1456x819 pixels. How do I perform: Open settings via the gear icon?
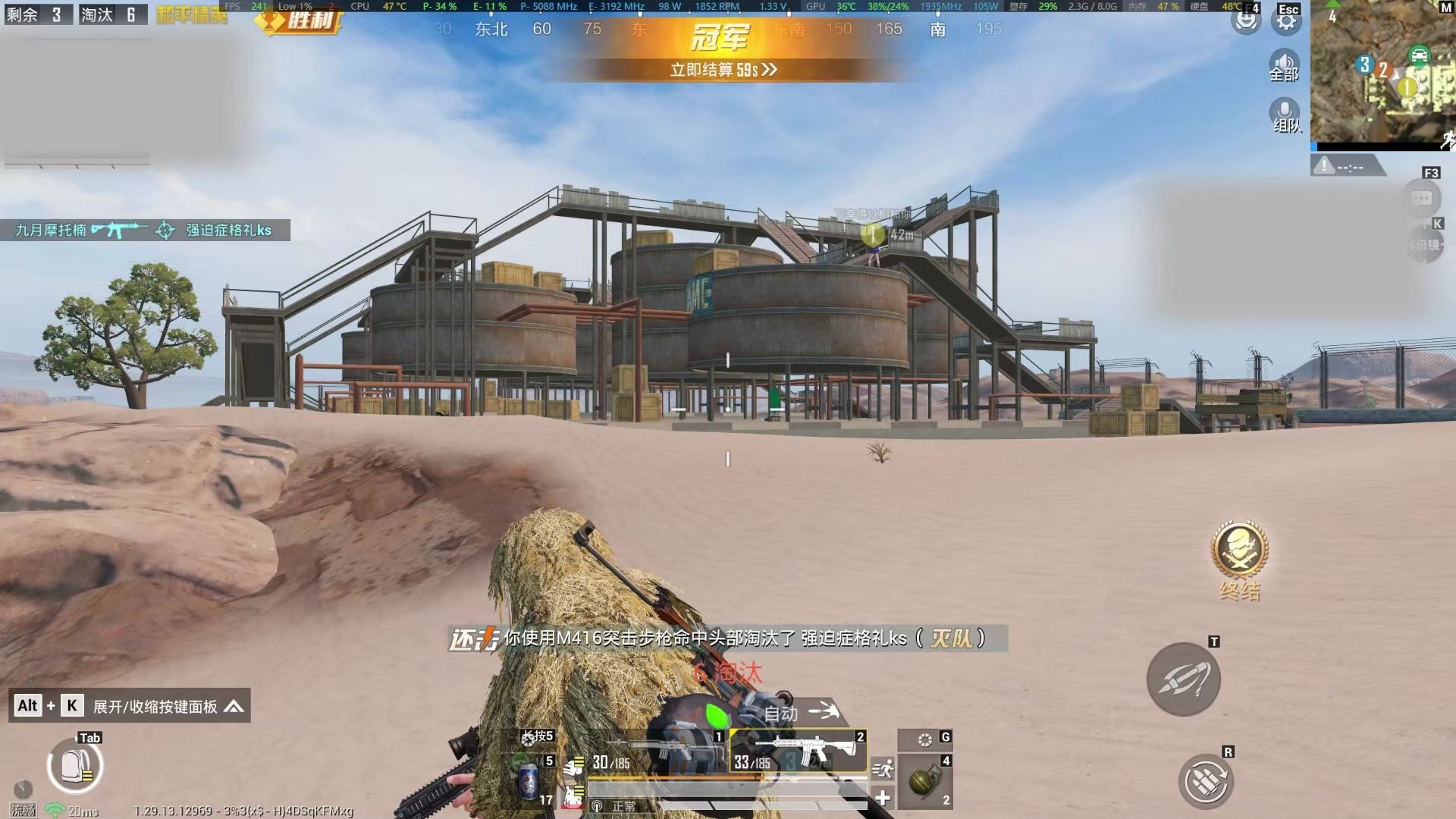(1286, 21)
